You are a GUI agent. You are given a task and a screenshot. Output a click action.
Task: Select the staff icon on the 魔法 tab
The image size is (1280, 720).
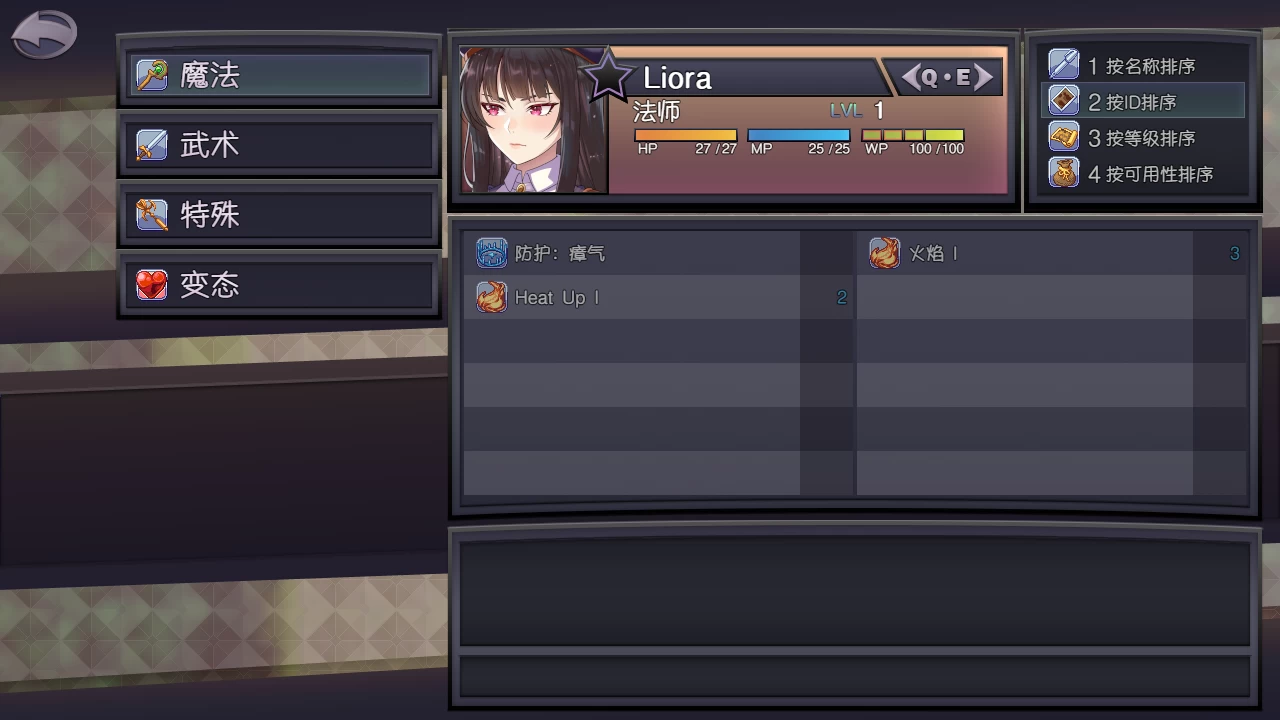pos(150,74)
